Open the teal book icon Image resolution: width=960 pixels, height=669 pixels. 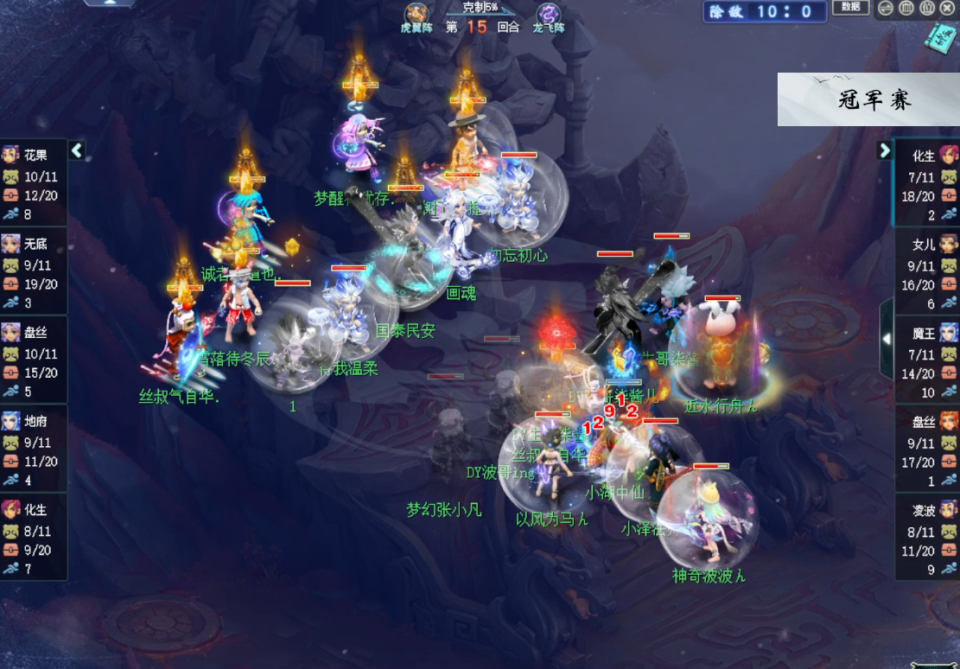(940, 39)
